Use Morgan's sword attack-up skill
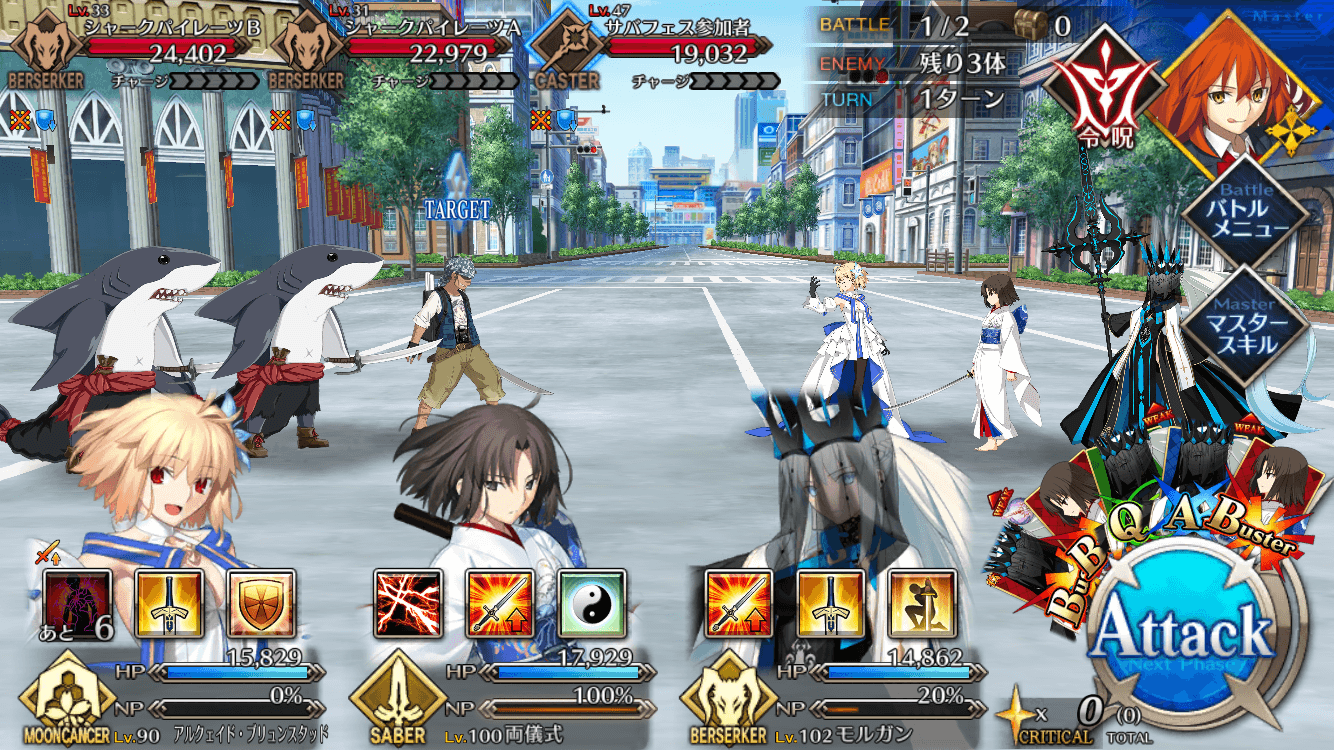This screenshot has width=1334, height=750. [738, 604]
